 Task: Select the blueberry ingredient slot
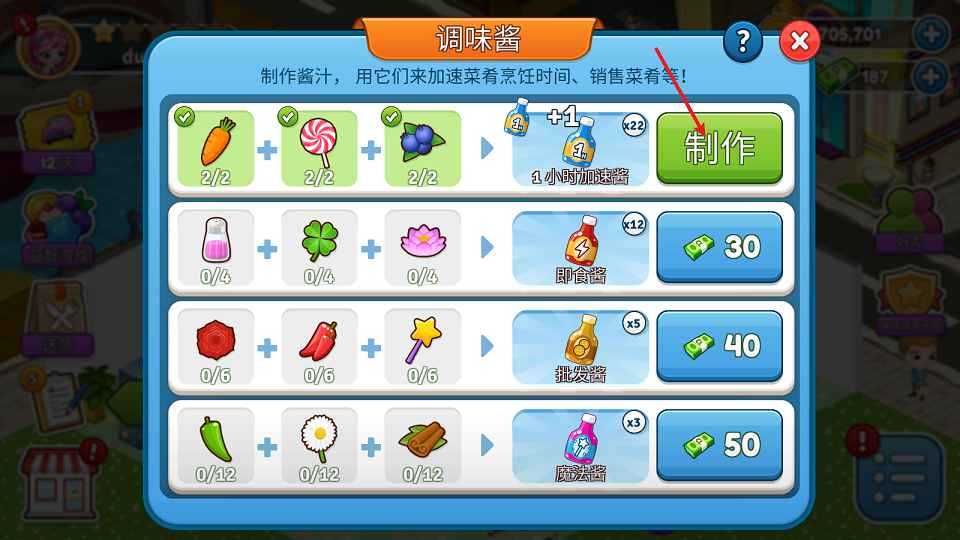pos(423,148)
